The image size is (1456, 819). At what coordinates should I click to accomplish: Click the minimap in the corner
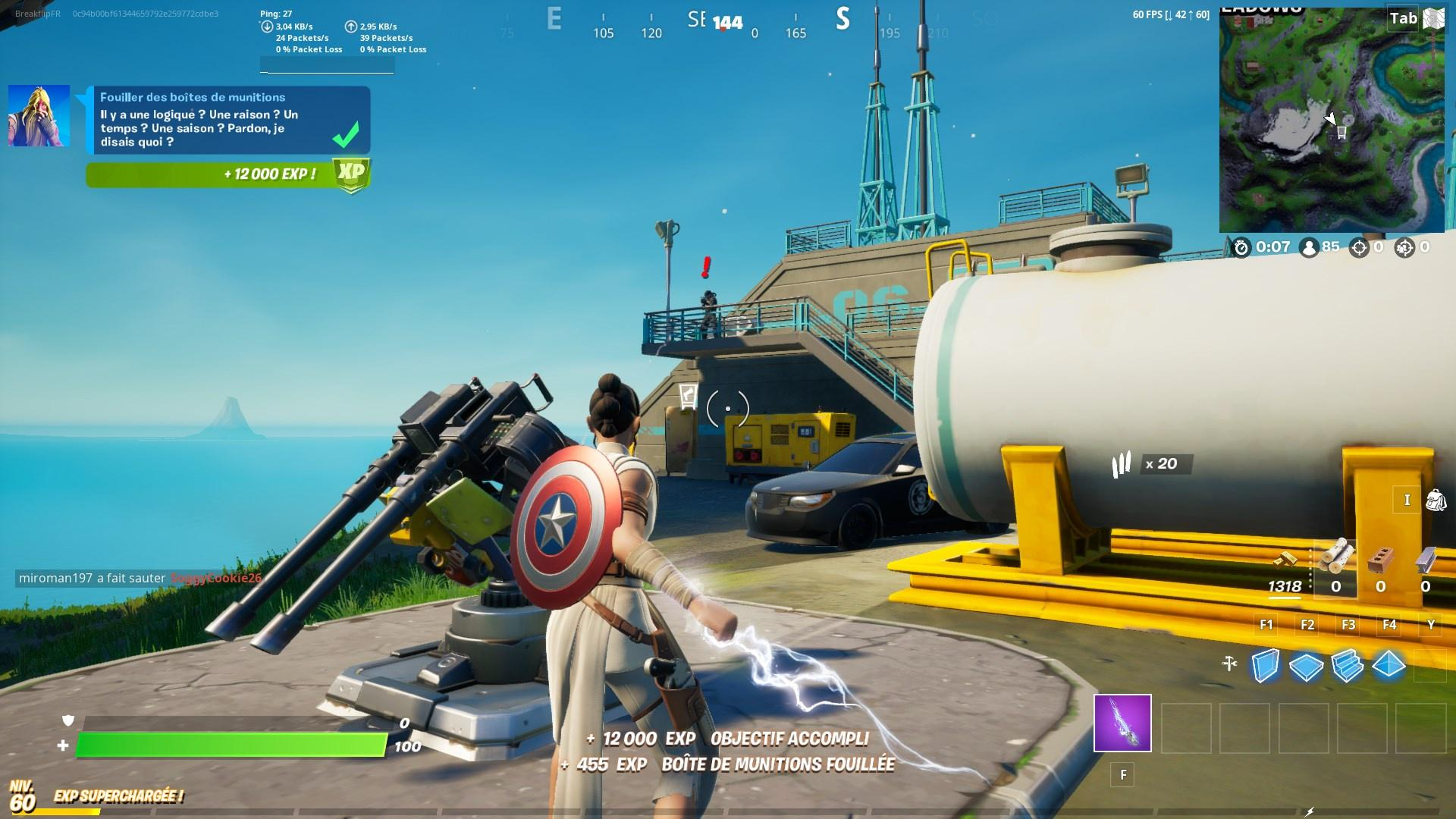pos(1331,114)
